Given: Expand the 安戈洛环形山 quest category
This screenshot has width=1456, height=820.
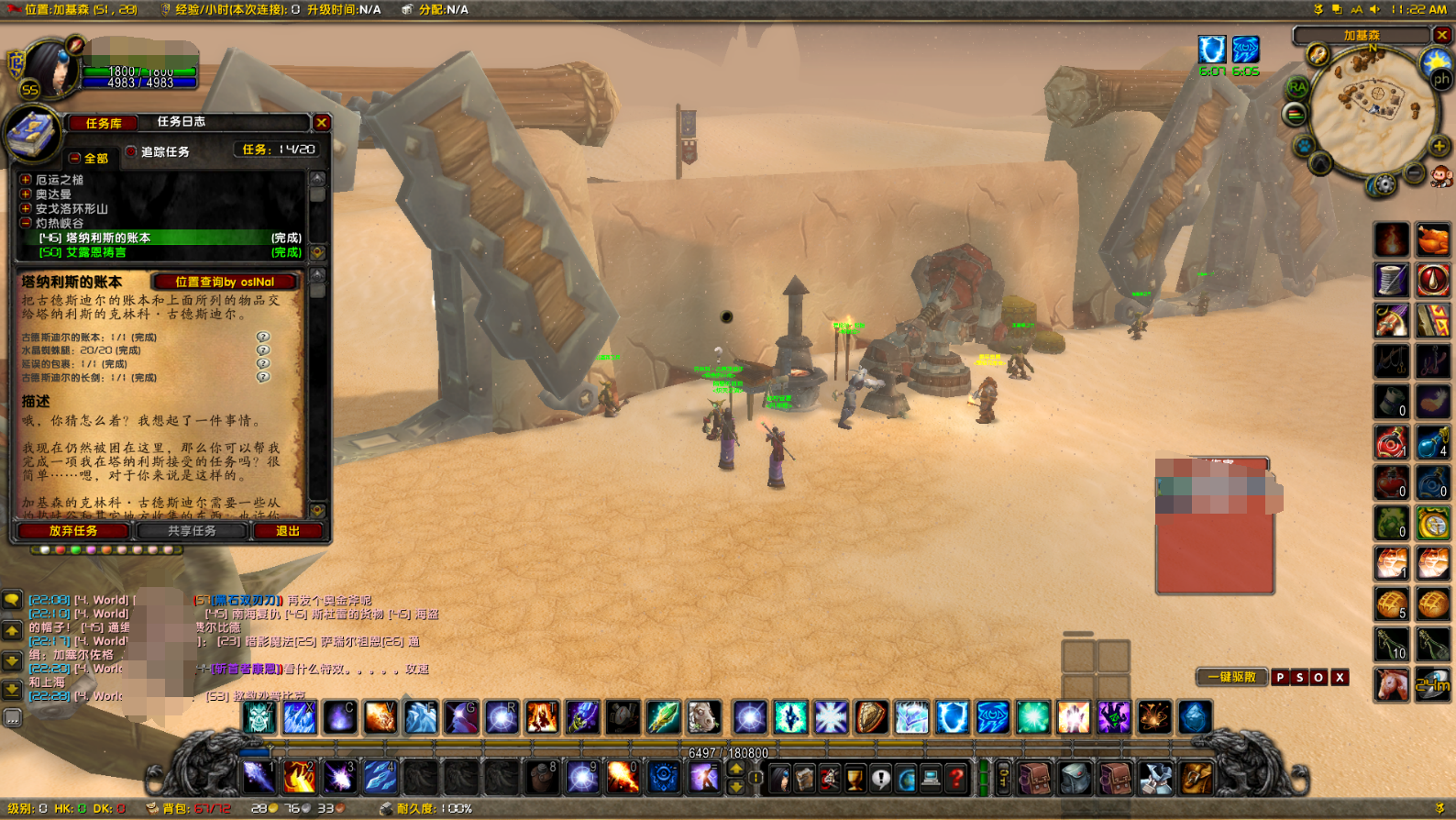Looking at the screenshot, I should point(26,209).
